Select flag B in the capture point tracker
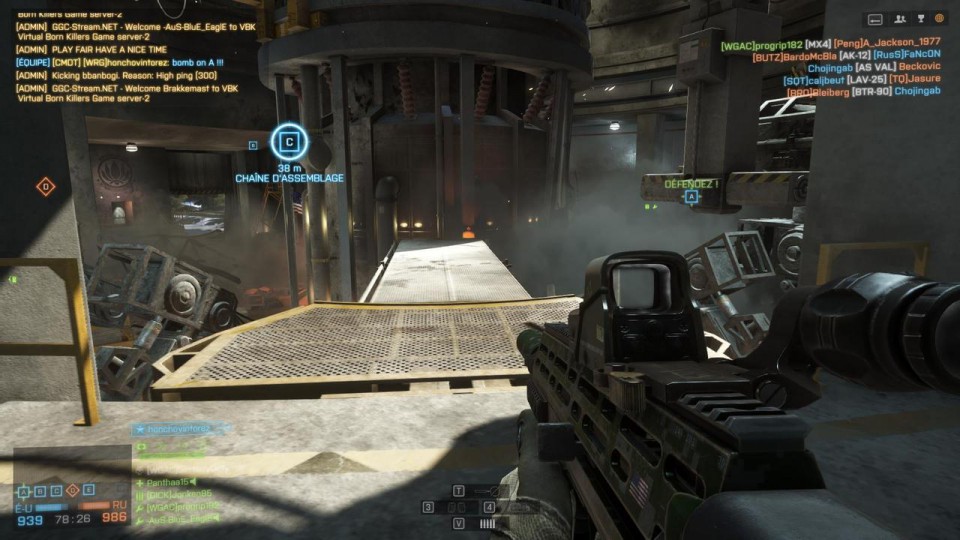 pos(39,490)
